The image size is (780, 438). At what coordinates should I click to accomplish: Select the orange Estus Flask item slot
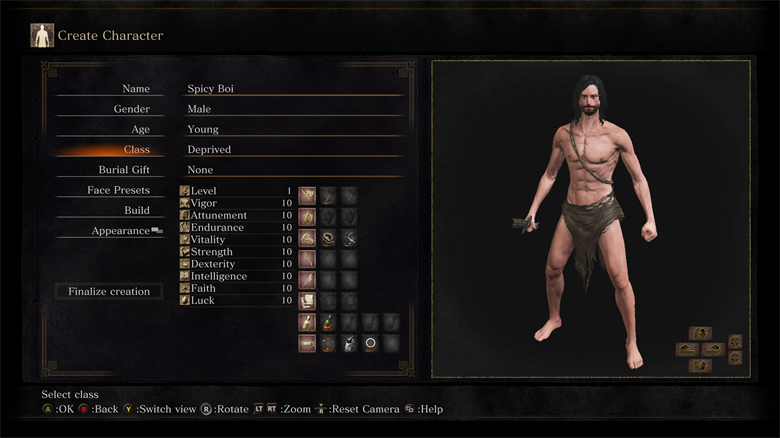point(328,322)
